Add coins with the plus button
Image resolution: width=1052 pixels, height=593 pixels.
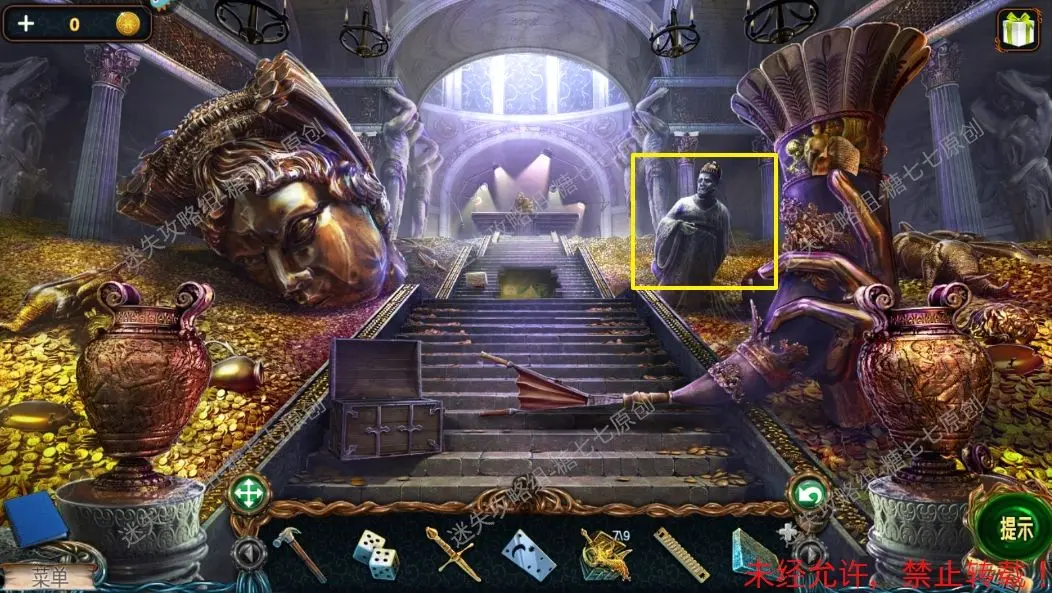[25, 24]
